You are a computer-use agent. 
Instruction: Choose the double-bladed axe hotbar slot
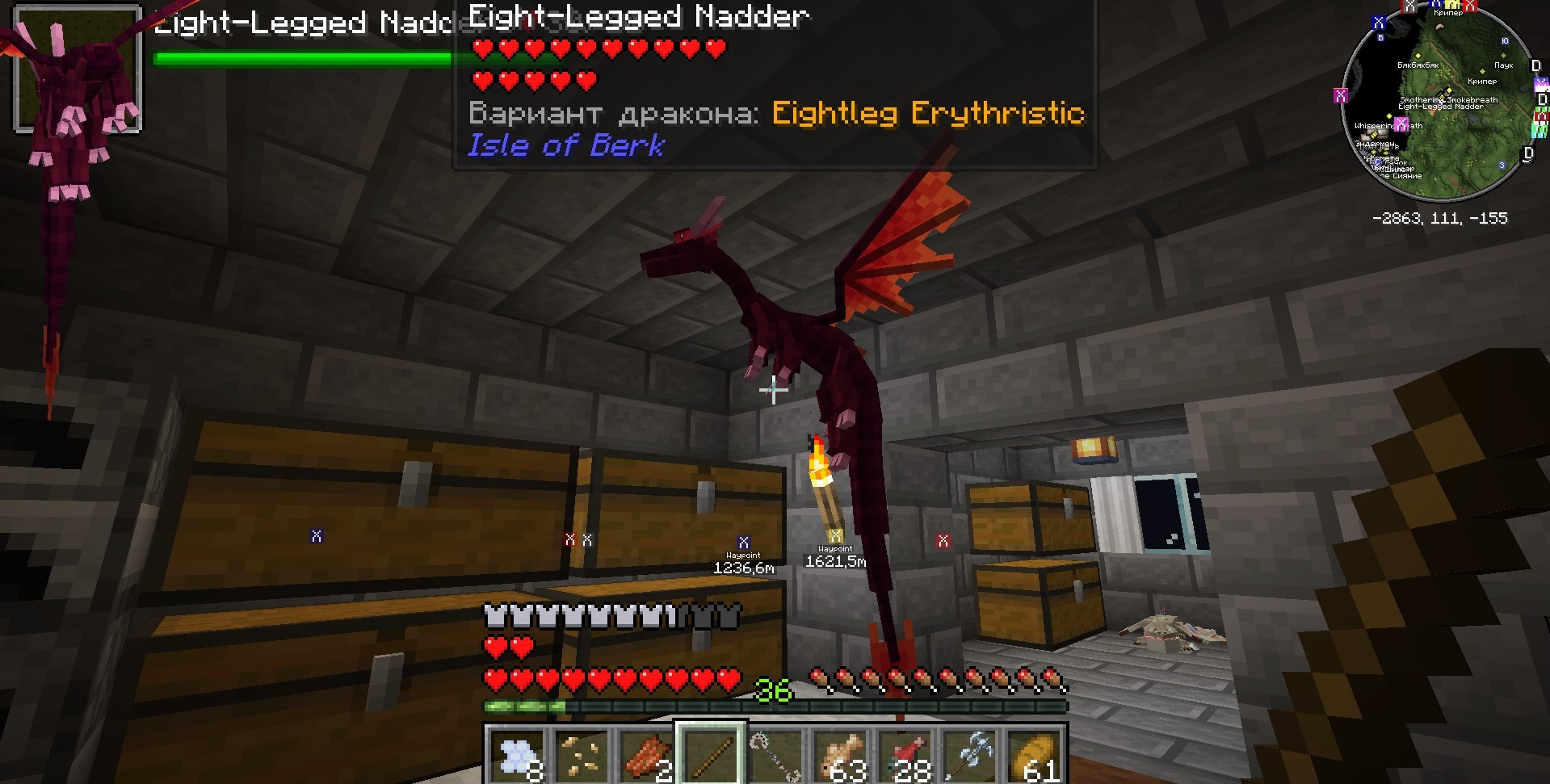[x=972, y=755]
